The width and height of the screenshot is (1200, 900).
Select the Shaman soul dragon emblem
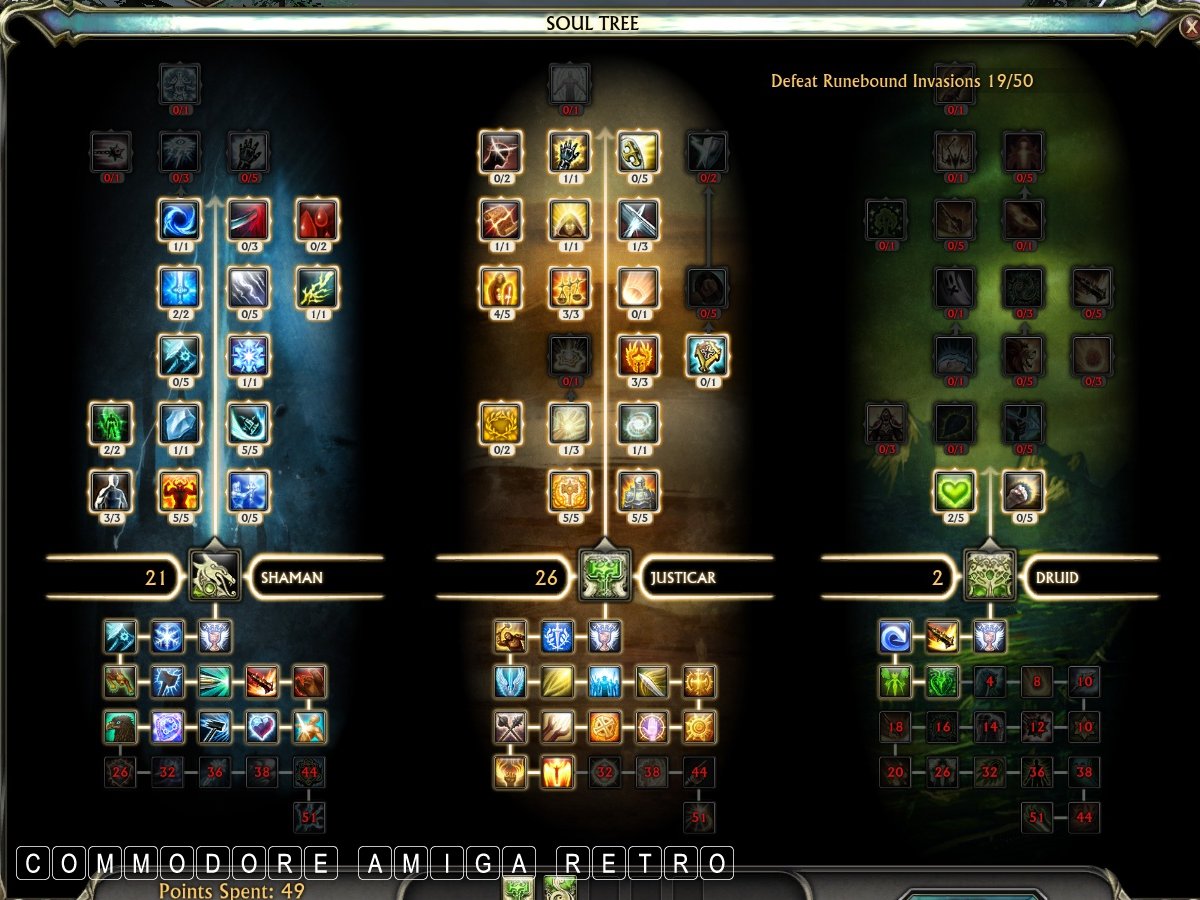coord(215,576)
